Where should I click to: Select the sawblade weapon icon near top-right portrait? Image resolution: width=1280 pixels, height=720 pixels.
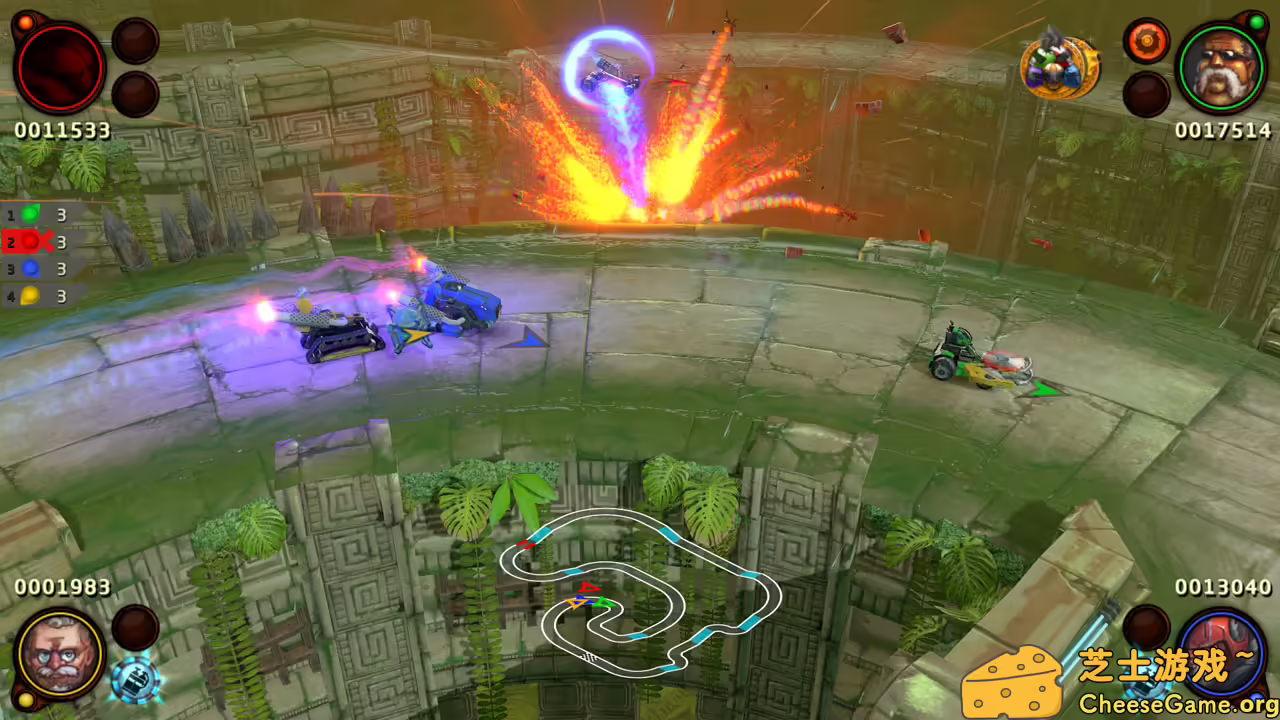(1145, 40)
